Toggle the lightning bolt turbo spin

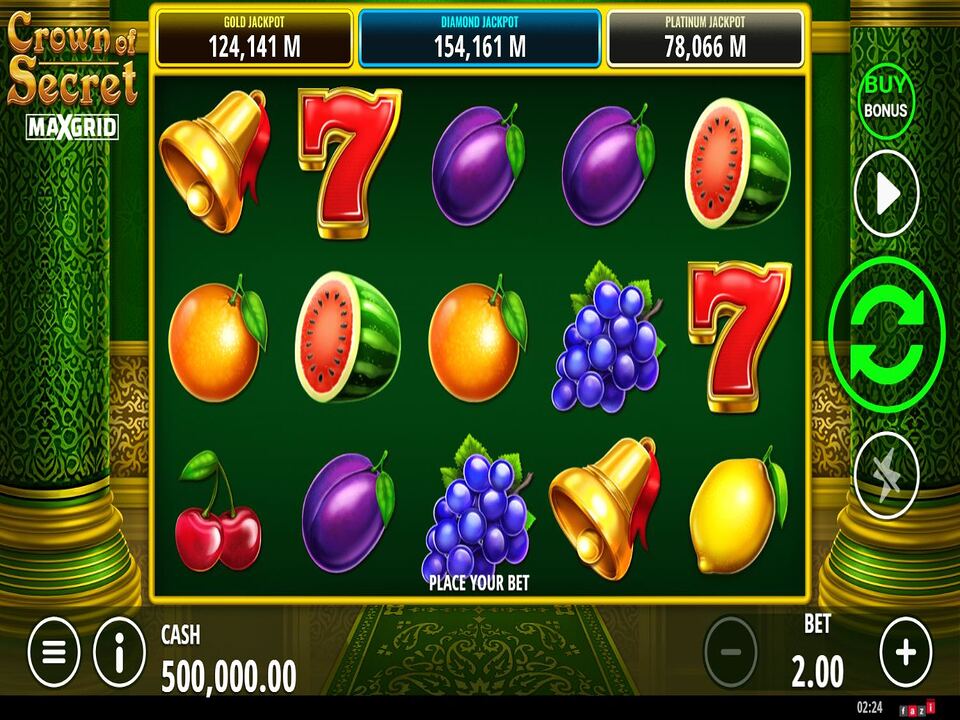coord(886,475)
